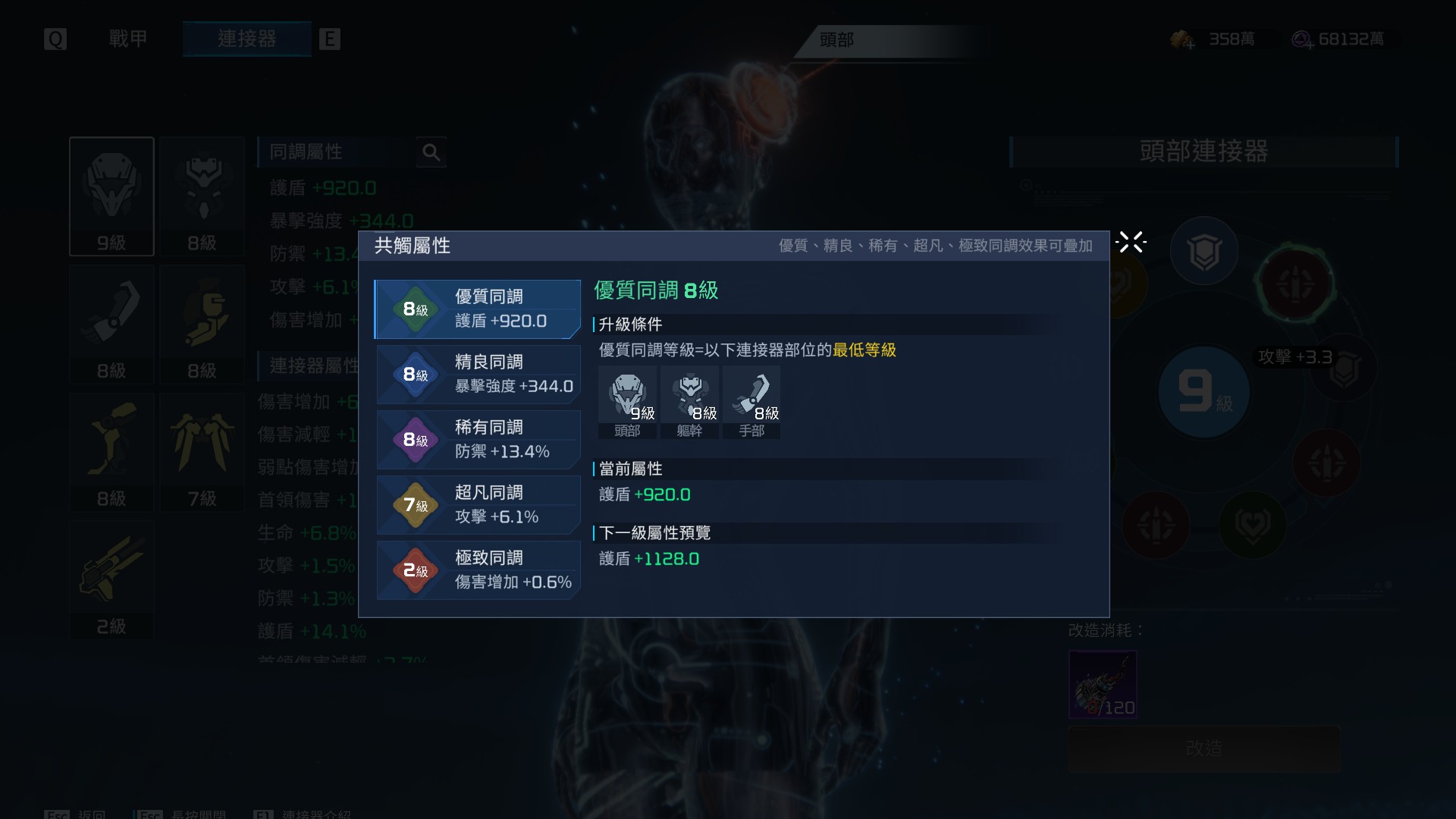Switch to the 戰甲 tab
The height and width of the screenshot is (819, 1456).
click(x=128, y=39)
